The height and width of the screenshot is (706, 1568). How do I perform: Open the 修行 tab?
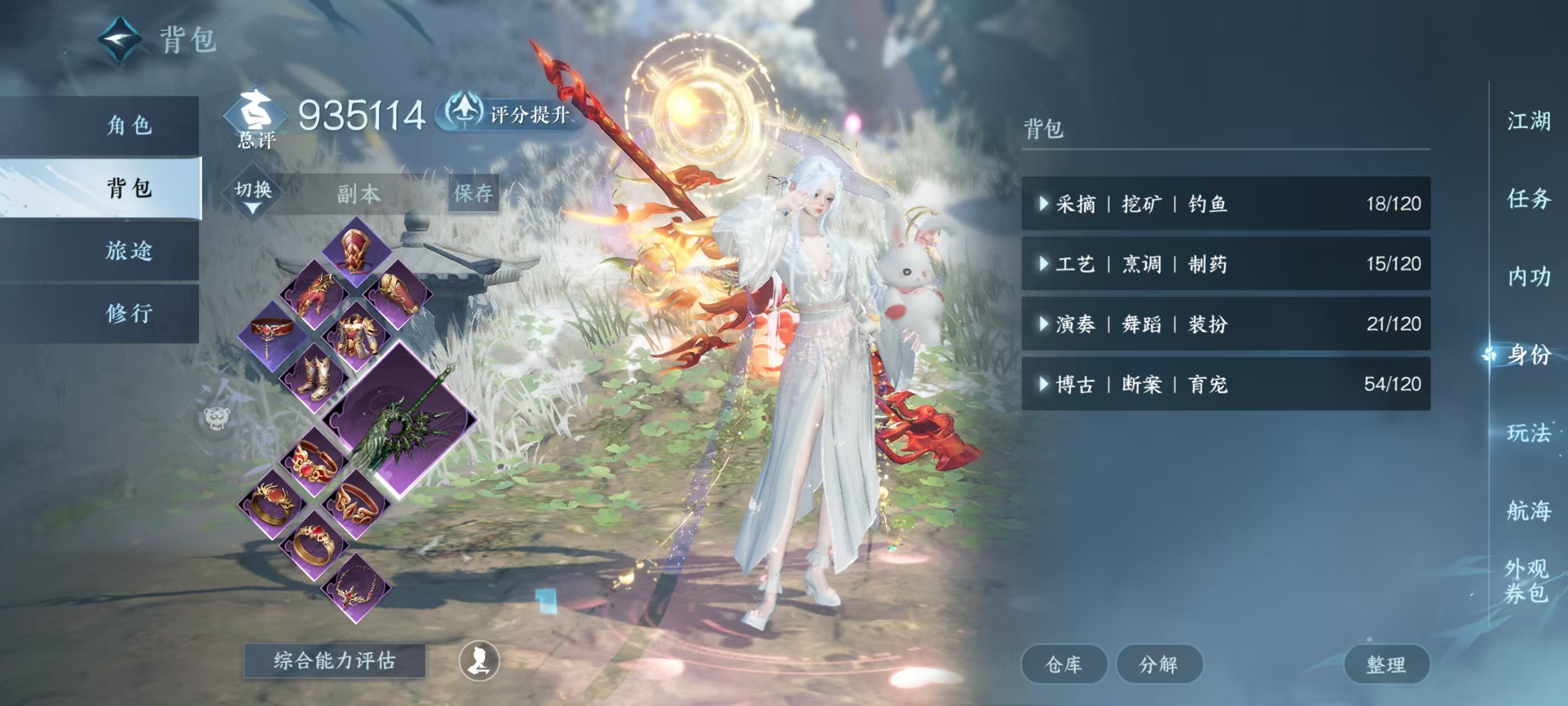[129, 314]
